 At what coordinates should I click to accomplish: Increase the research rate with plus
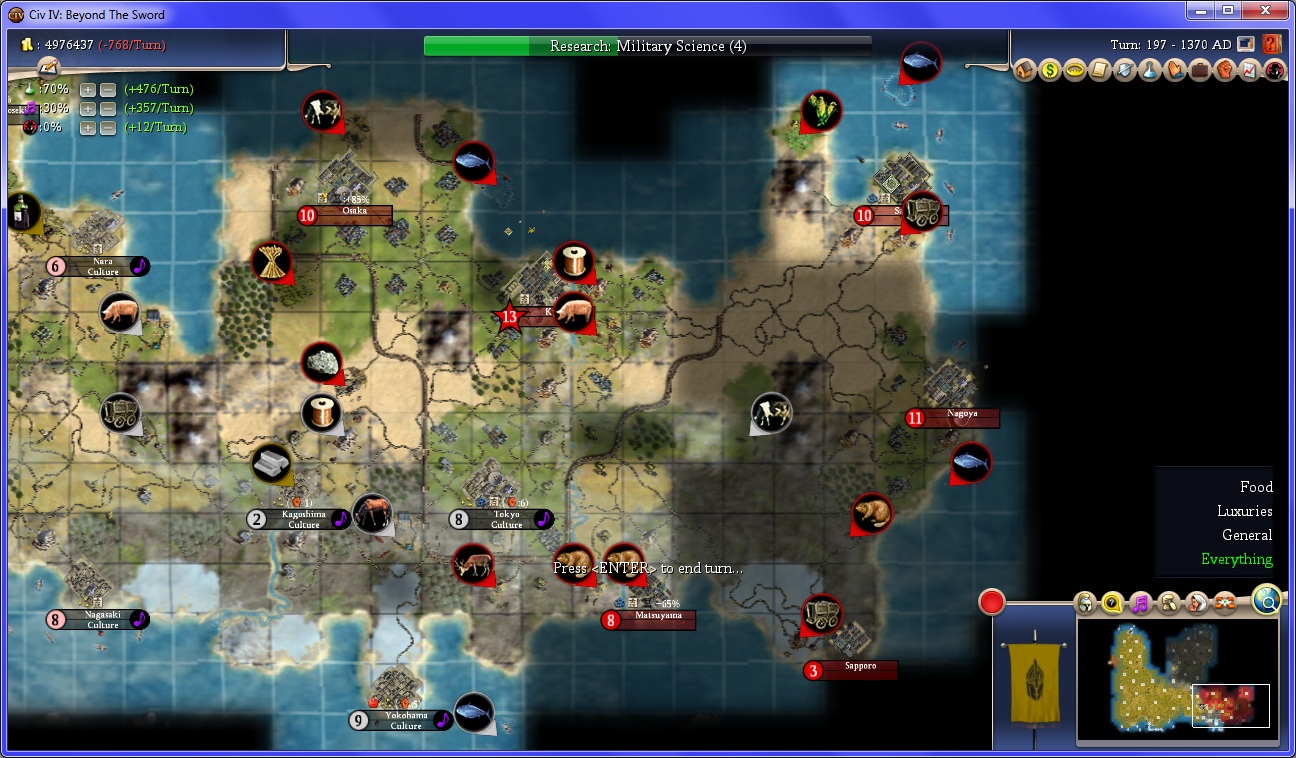point(88,90)
